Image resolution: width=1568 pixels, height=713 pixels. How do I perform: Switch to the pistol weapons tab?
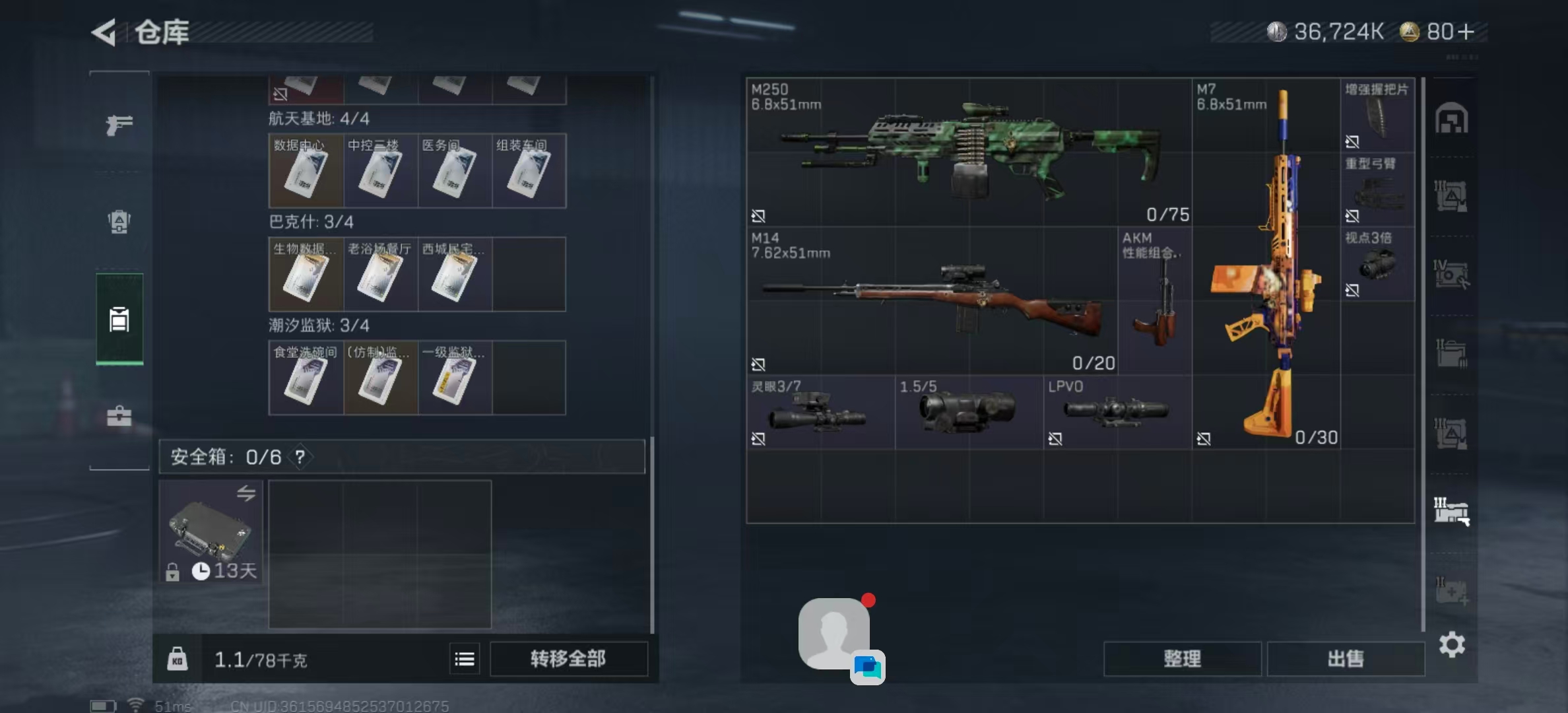point(119,124)
